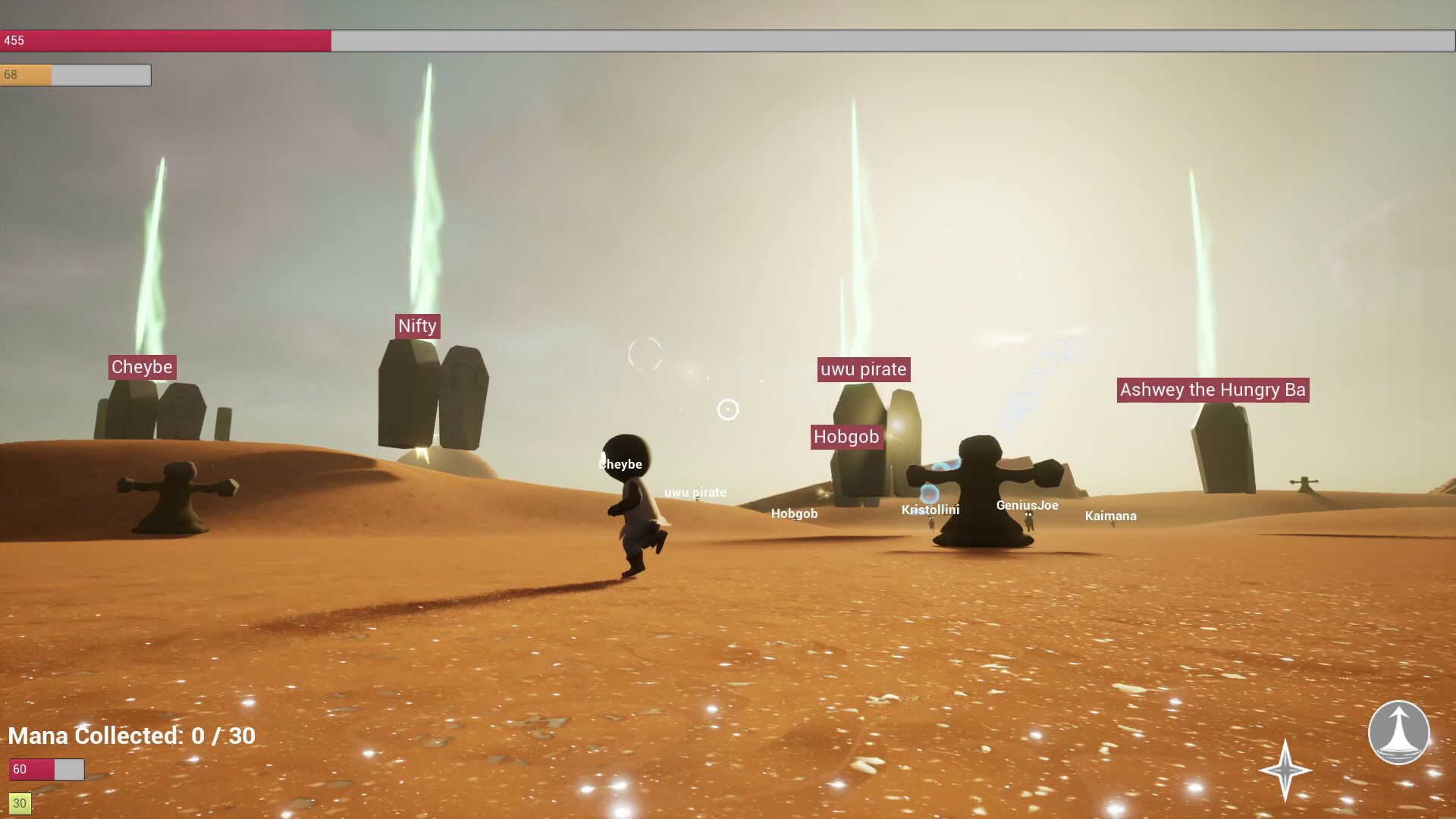Click the GeniusJoe player label
This screenshot has width=1456, height=819.
click(x=1027, y=504)
